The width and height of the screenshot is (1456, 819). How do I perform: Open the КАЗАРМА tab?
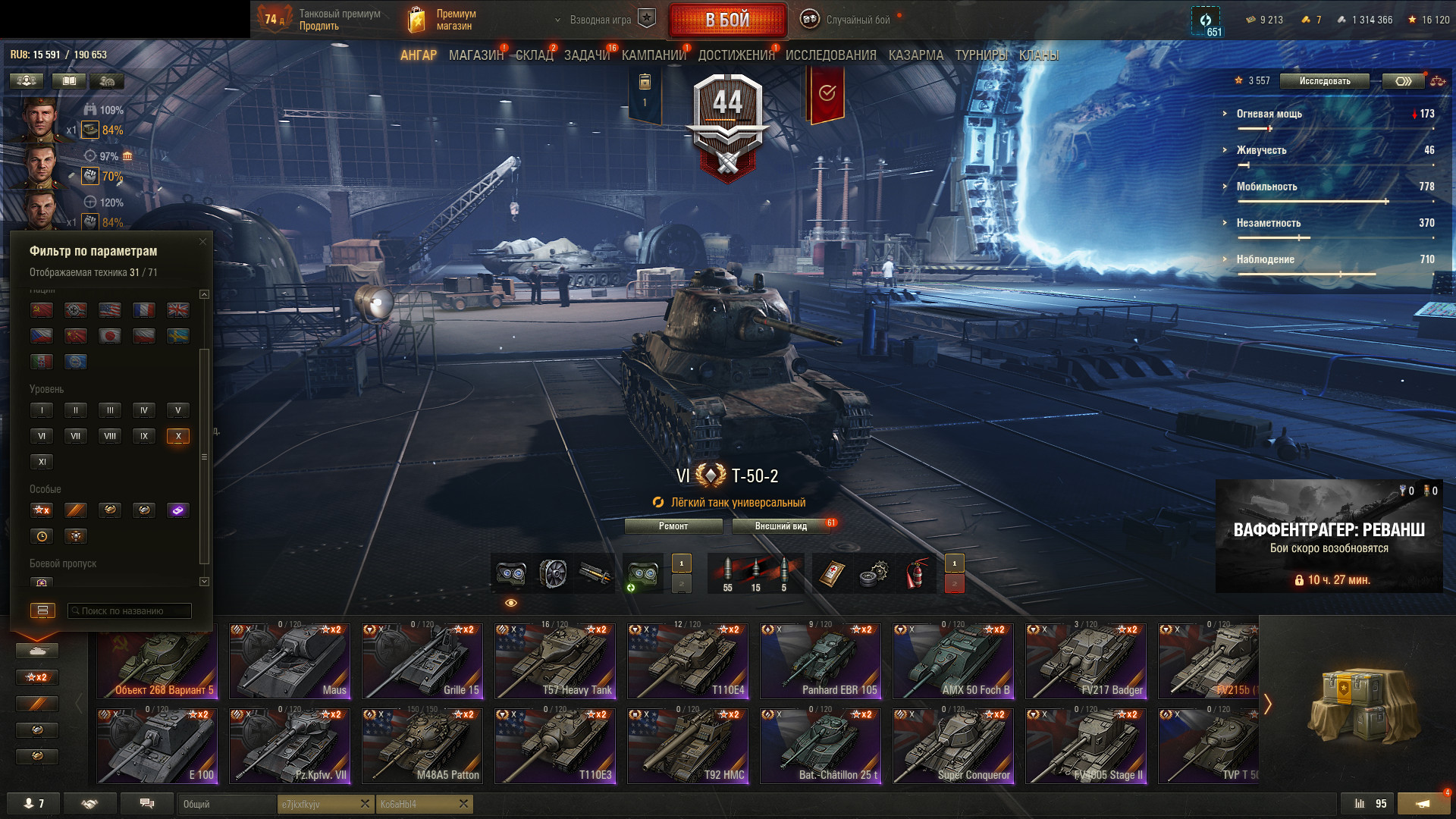pos(915,55)
